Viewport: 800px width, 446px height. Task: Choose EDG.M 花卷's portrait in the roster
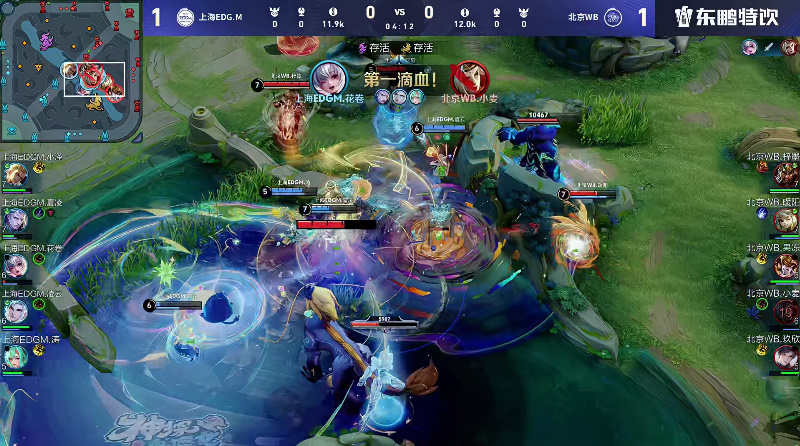pyautogui.click(x=15, y=265)
